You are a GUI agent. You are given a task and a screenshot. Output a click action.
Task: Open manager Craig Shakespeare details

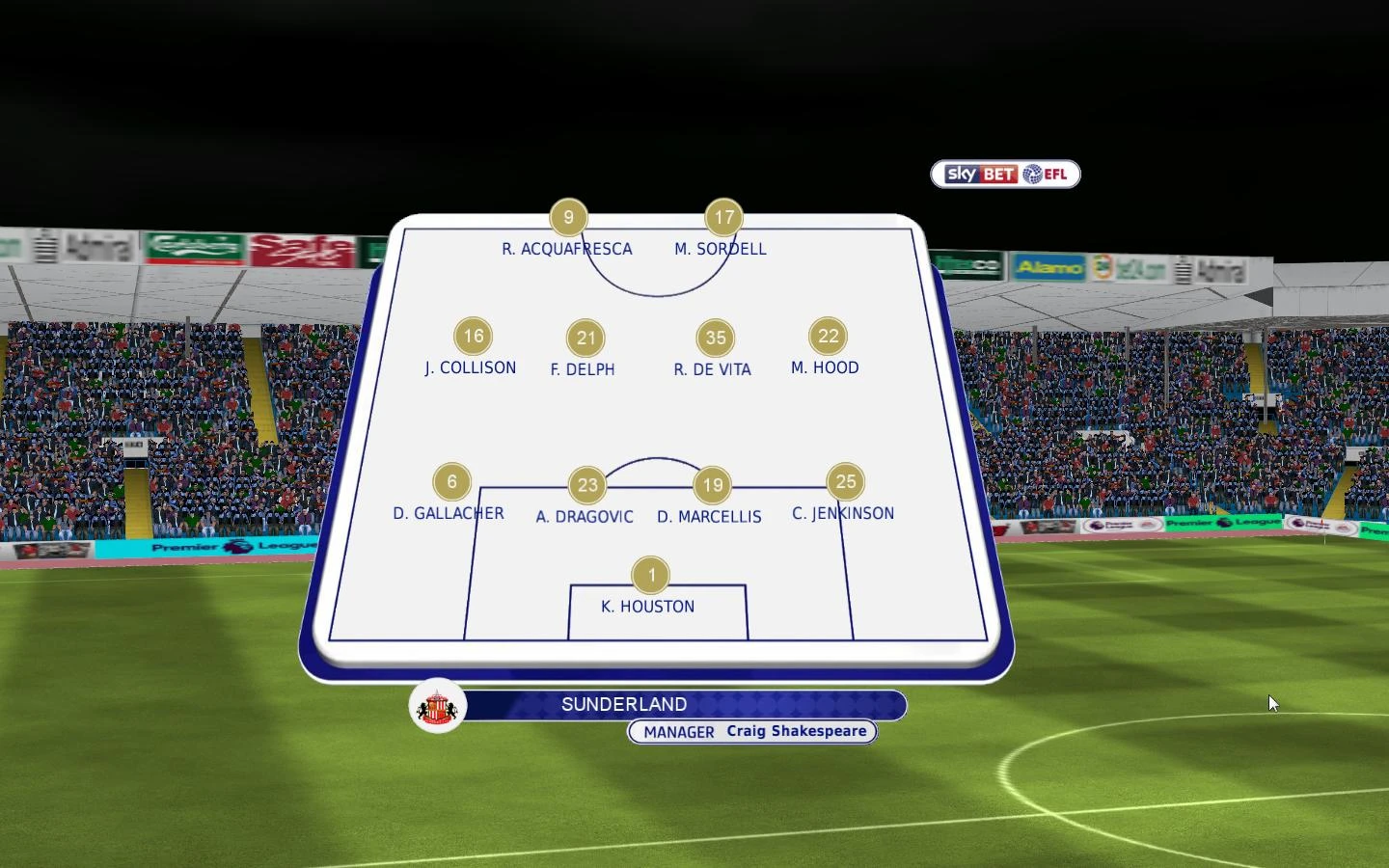pos(796,731)
